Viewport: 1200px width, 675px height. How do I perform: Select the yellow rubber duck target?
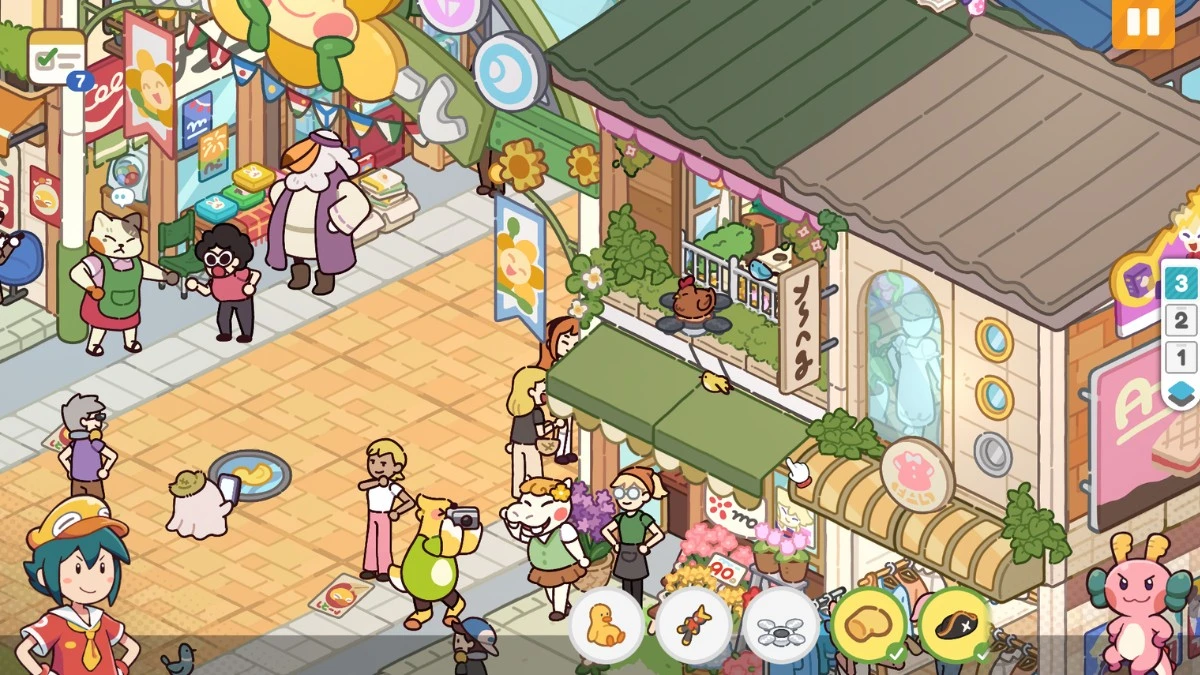(606, 626)
